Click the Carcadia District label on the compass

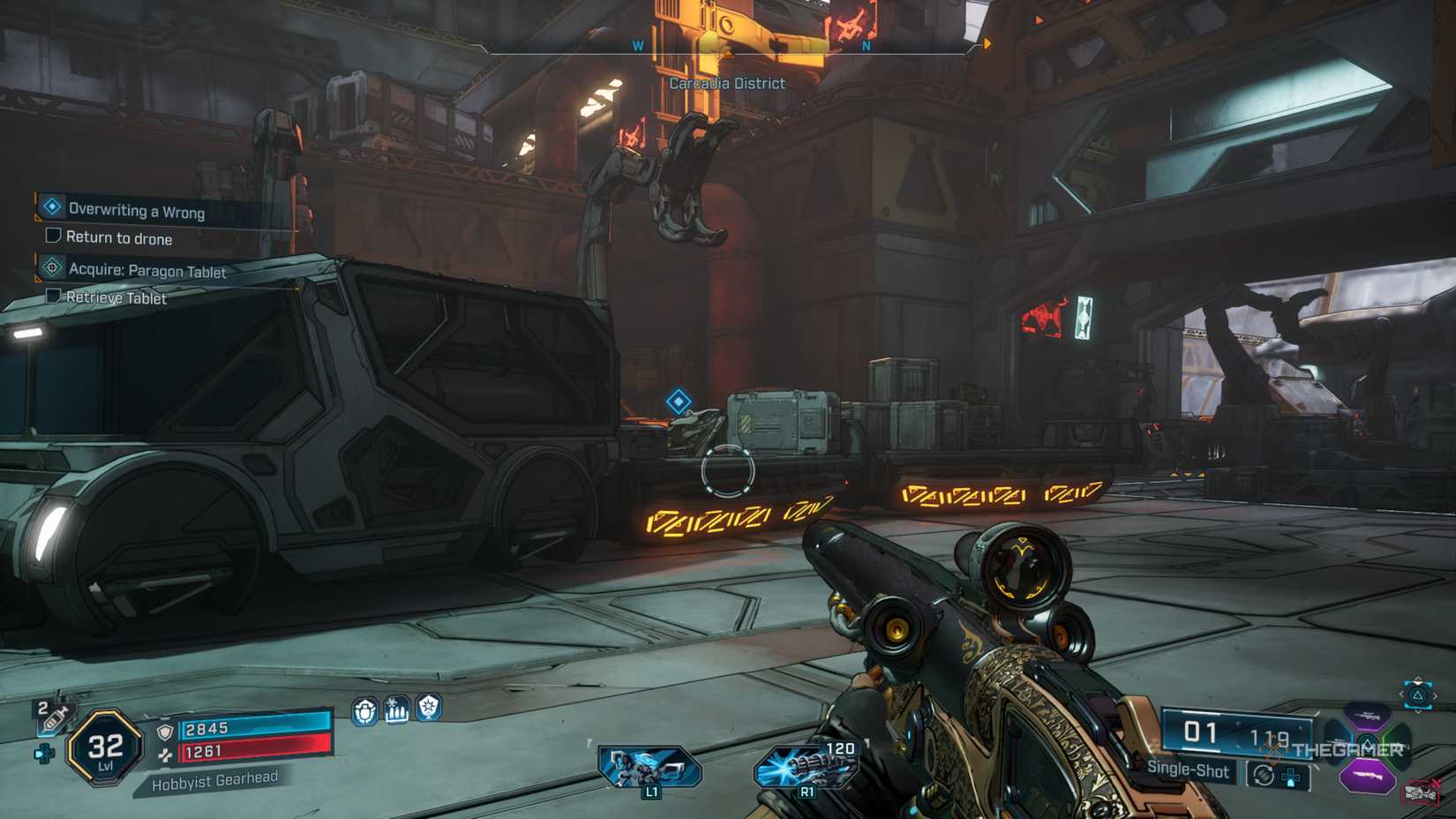[726, 82]
